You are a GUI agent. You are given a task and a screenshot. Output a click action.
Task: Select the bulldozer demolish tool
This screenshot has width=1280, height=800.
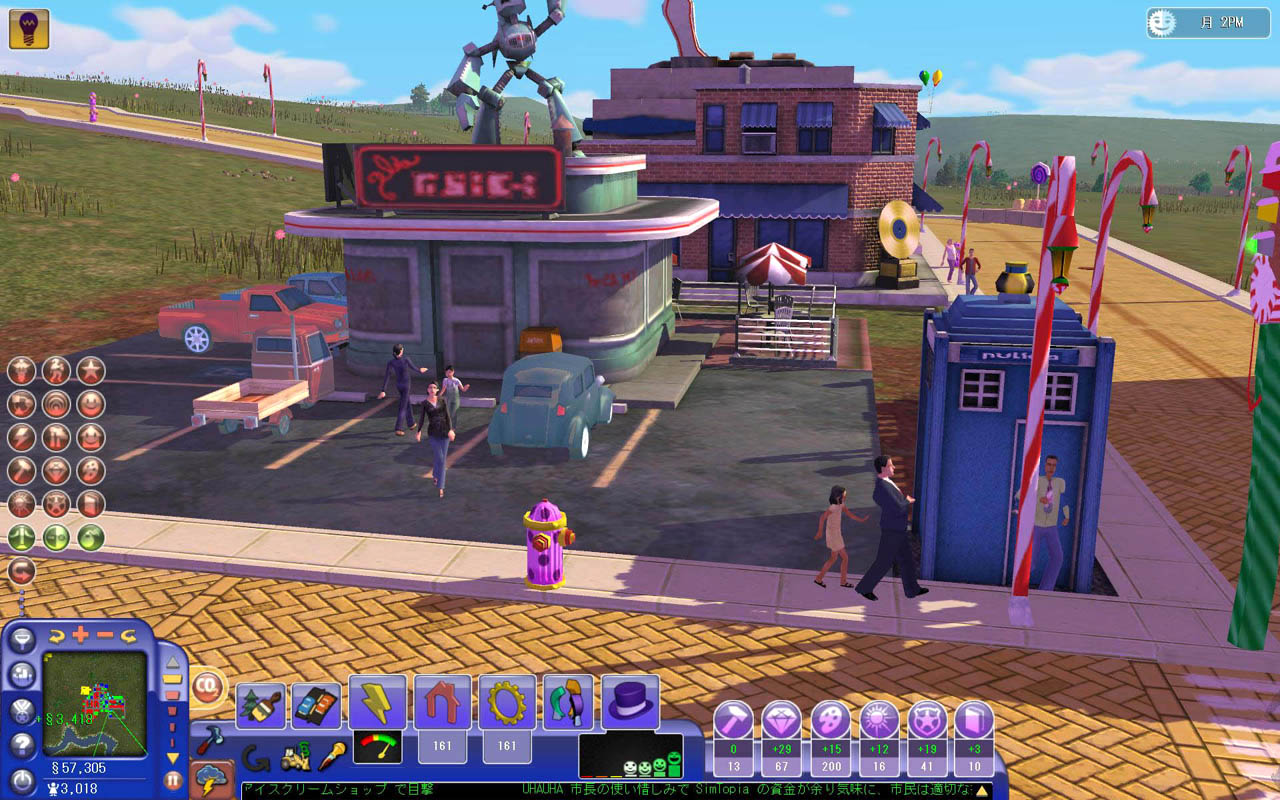pos(295,758)
